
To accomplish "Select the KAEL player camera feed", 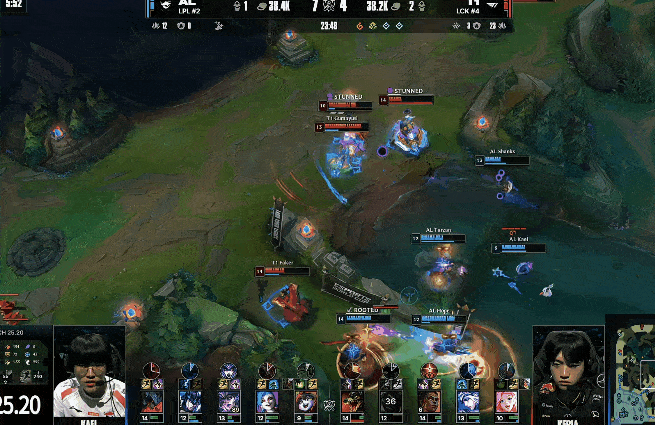I will coord(89,374).
